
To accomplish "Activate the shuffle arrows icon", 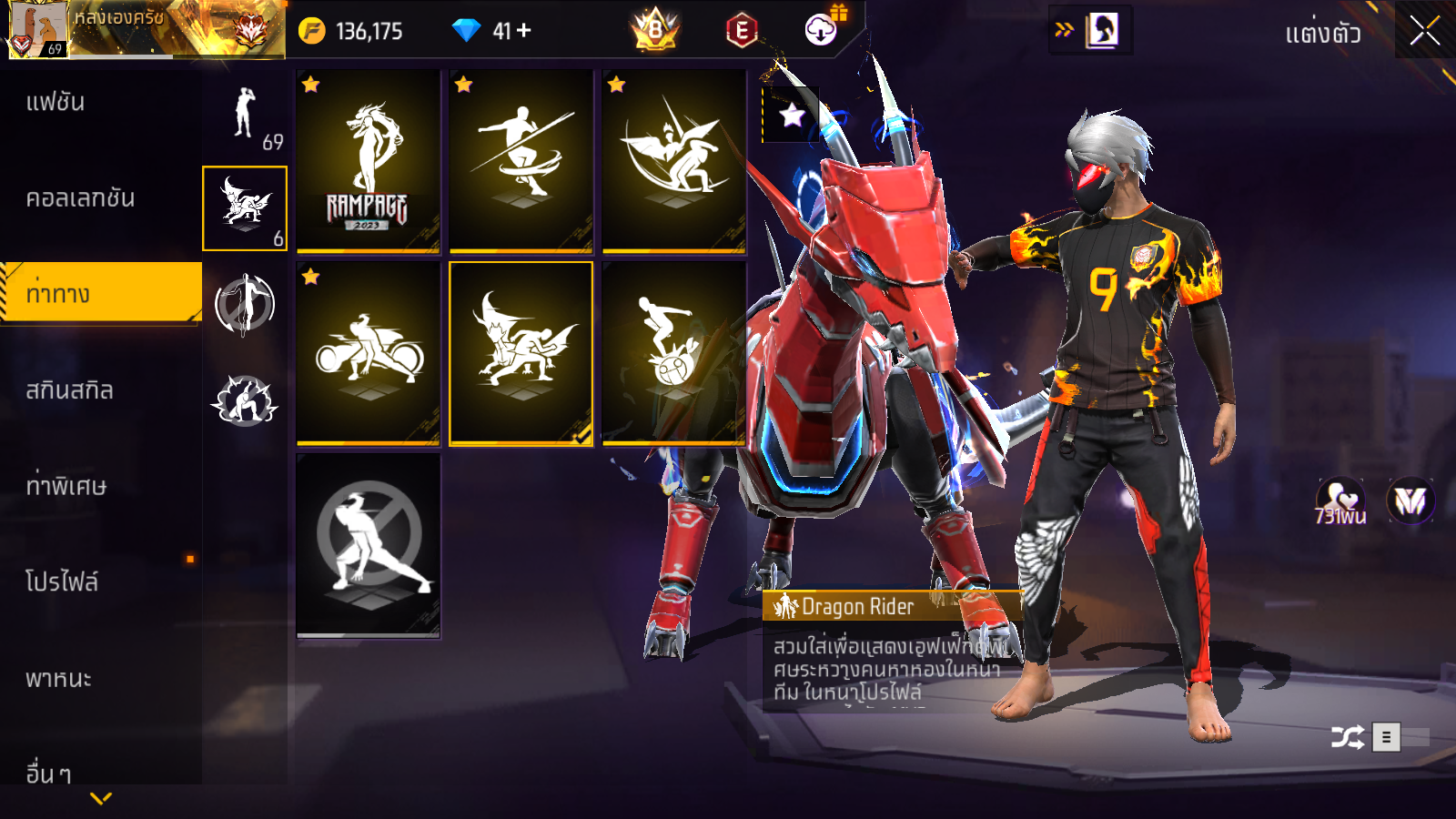I will tap(1347, 737).
